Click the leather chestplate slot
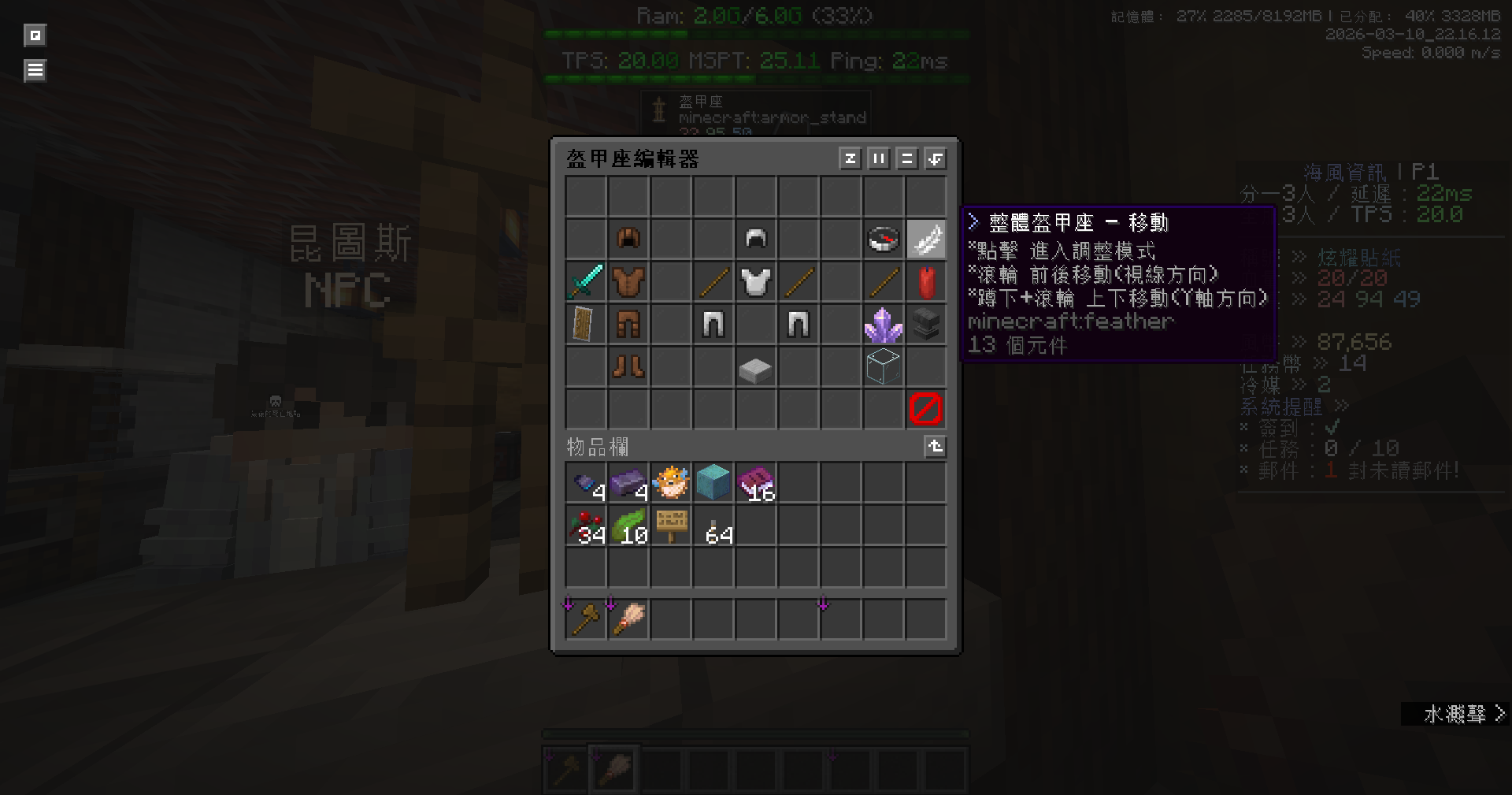Viewport: 1512px width, 795px height. pos(628,281)
